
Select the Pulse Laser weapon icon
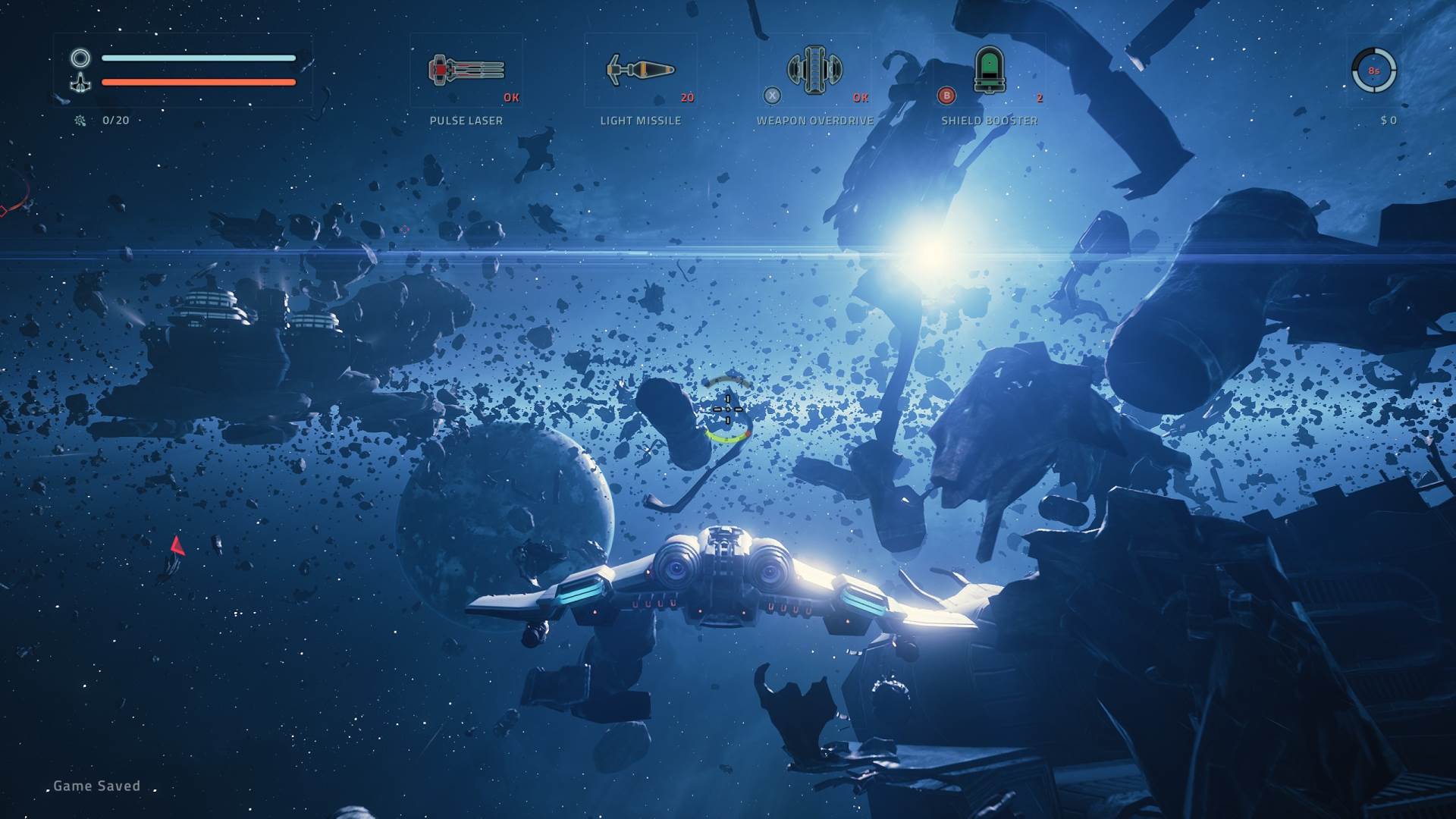[466, 71]
